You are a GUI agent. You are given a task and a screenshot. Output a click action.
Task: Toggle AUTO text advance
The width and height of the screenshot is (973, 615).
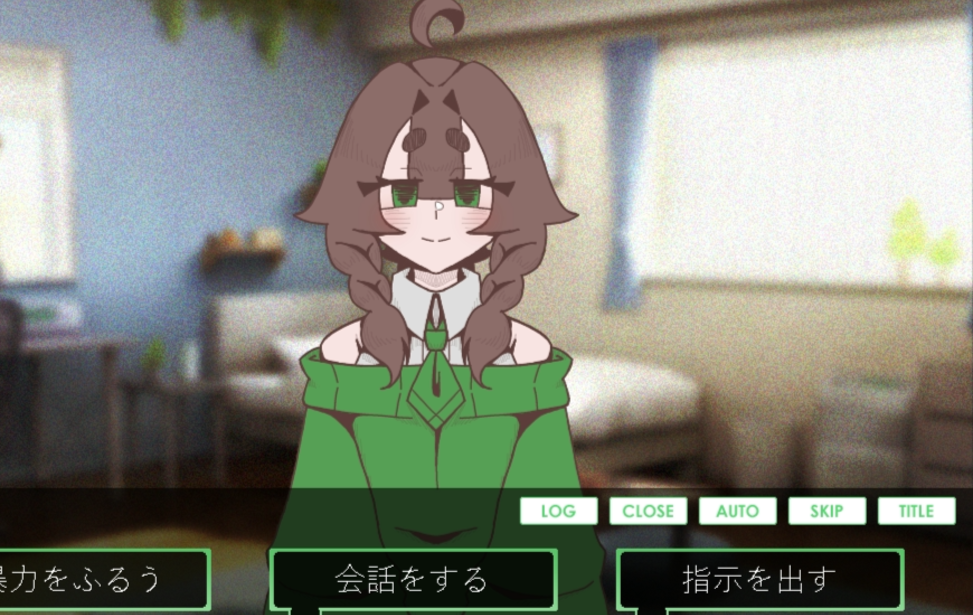click(x=737, y=511)
